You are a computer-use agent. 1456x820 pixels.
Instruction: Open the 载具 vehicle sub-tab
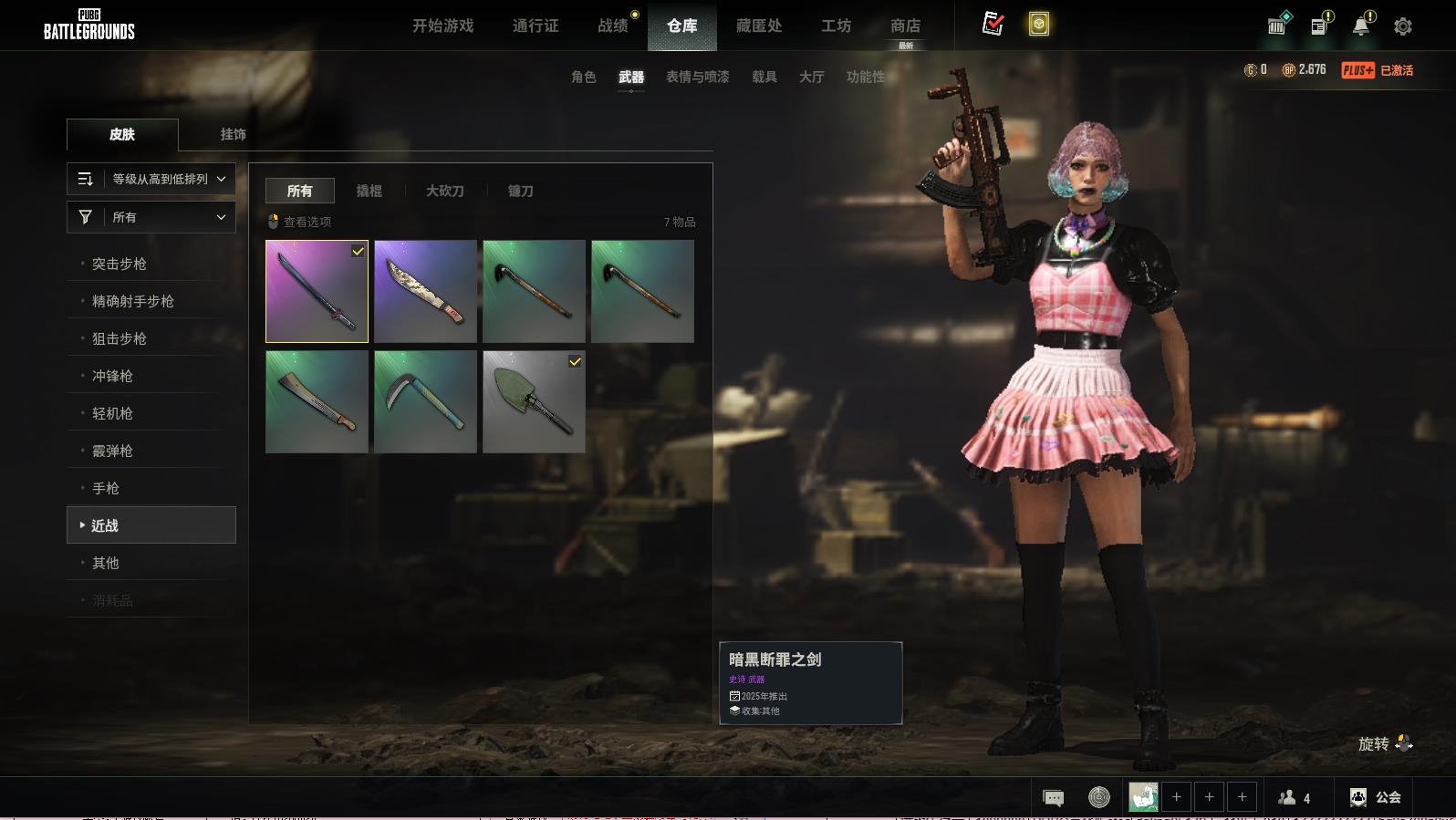764,77
